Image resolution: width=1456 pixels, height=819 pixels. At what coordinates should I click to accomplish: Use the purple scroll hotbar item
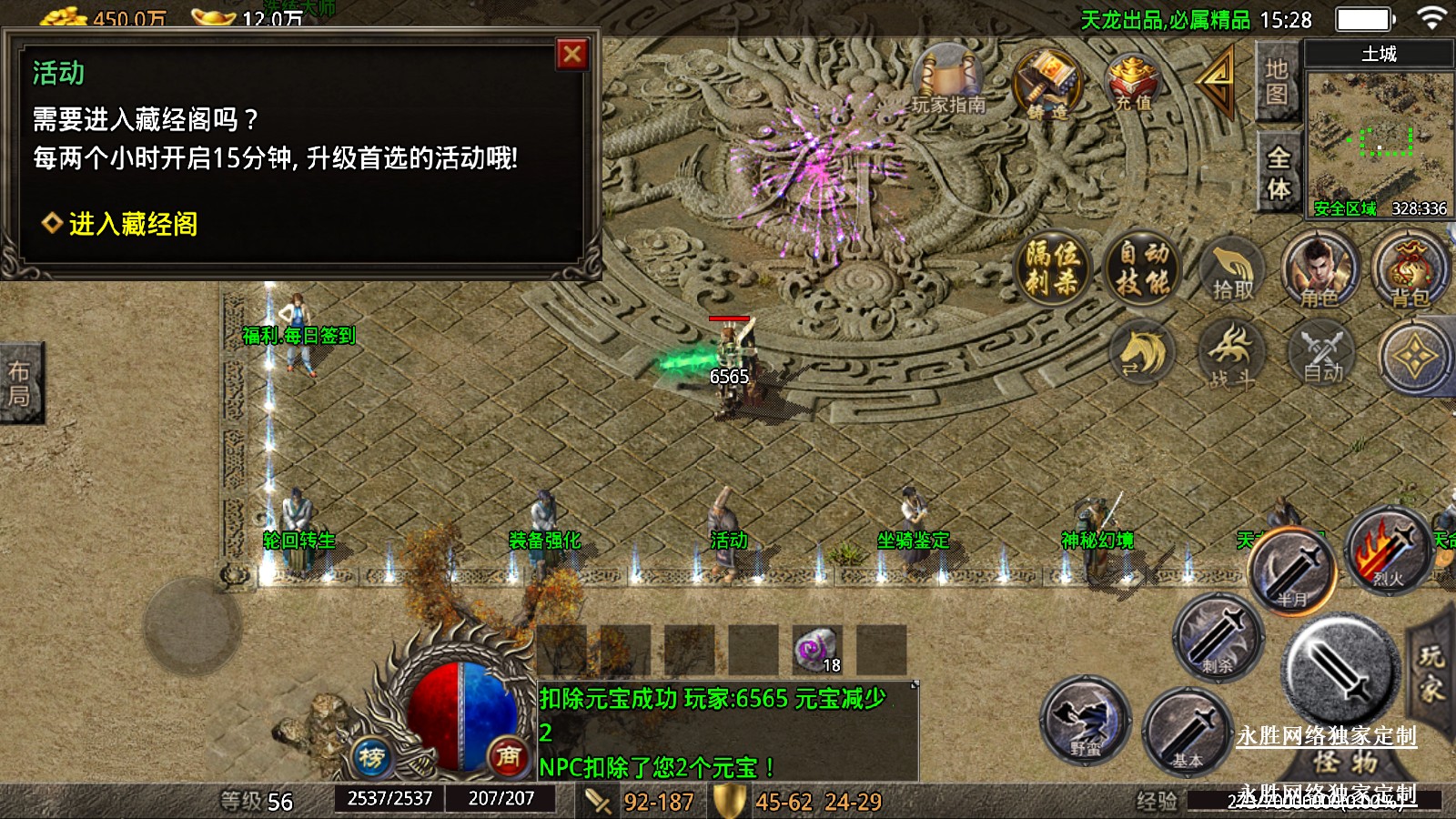pos(815,650)
